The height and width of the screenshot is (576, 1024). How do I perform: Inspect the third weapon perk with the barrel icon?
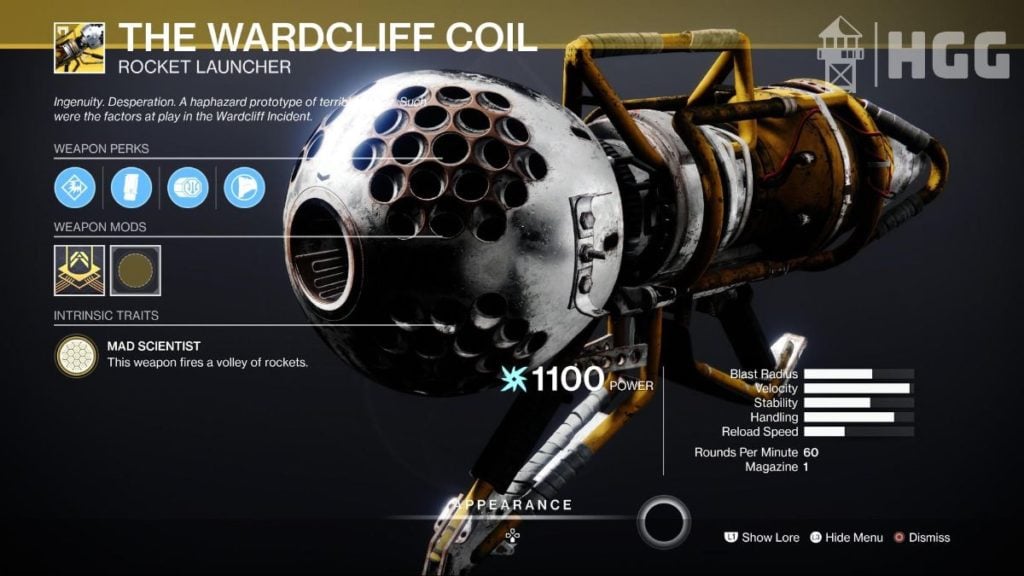(x=188, y=187)
